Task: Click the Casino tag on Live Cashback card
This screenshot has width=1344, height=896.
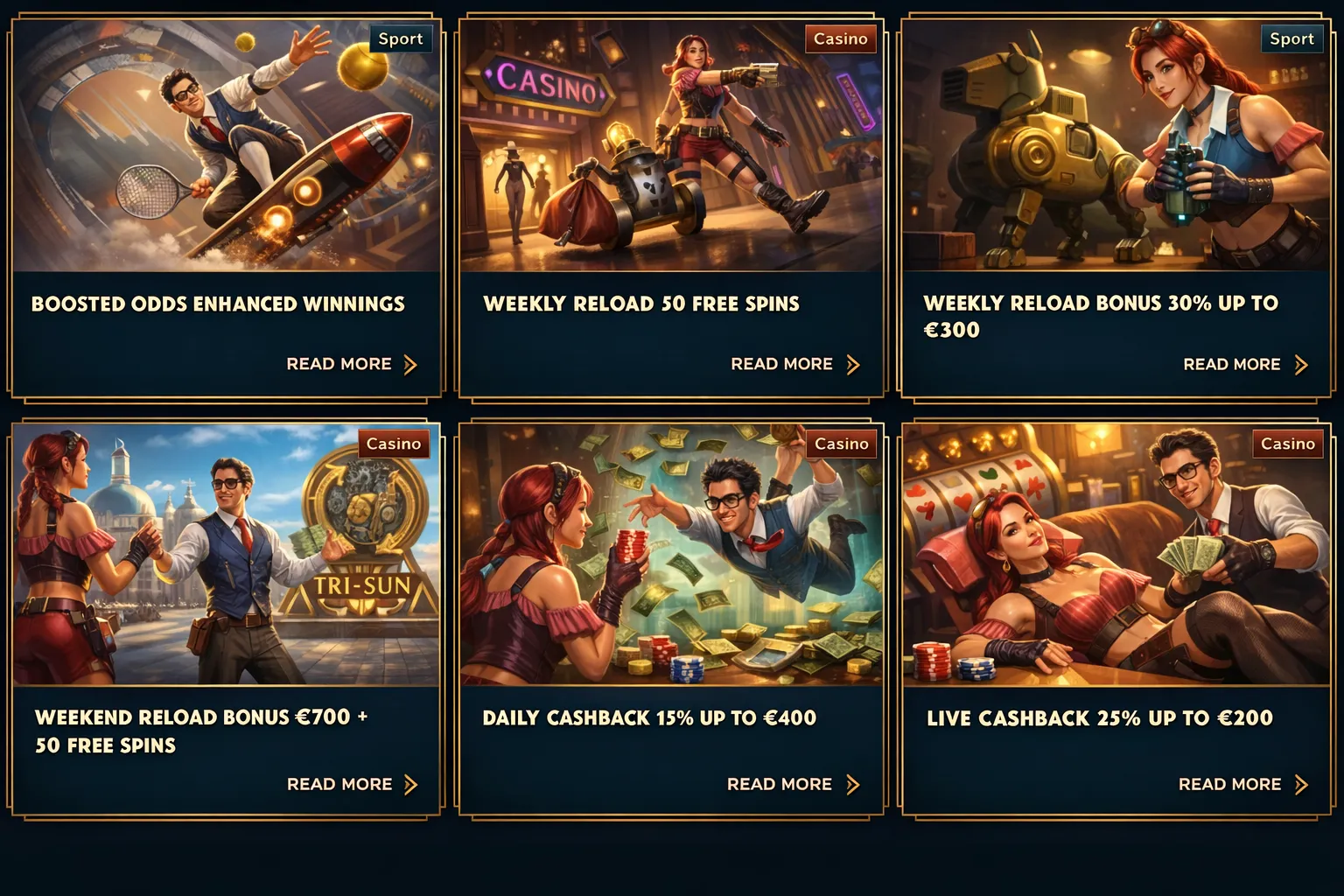Action: click(1288, 444)
